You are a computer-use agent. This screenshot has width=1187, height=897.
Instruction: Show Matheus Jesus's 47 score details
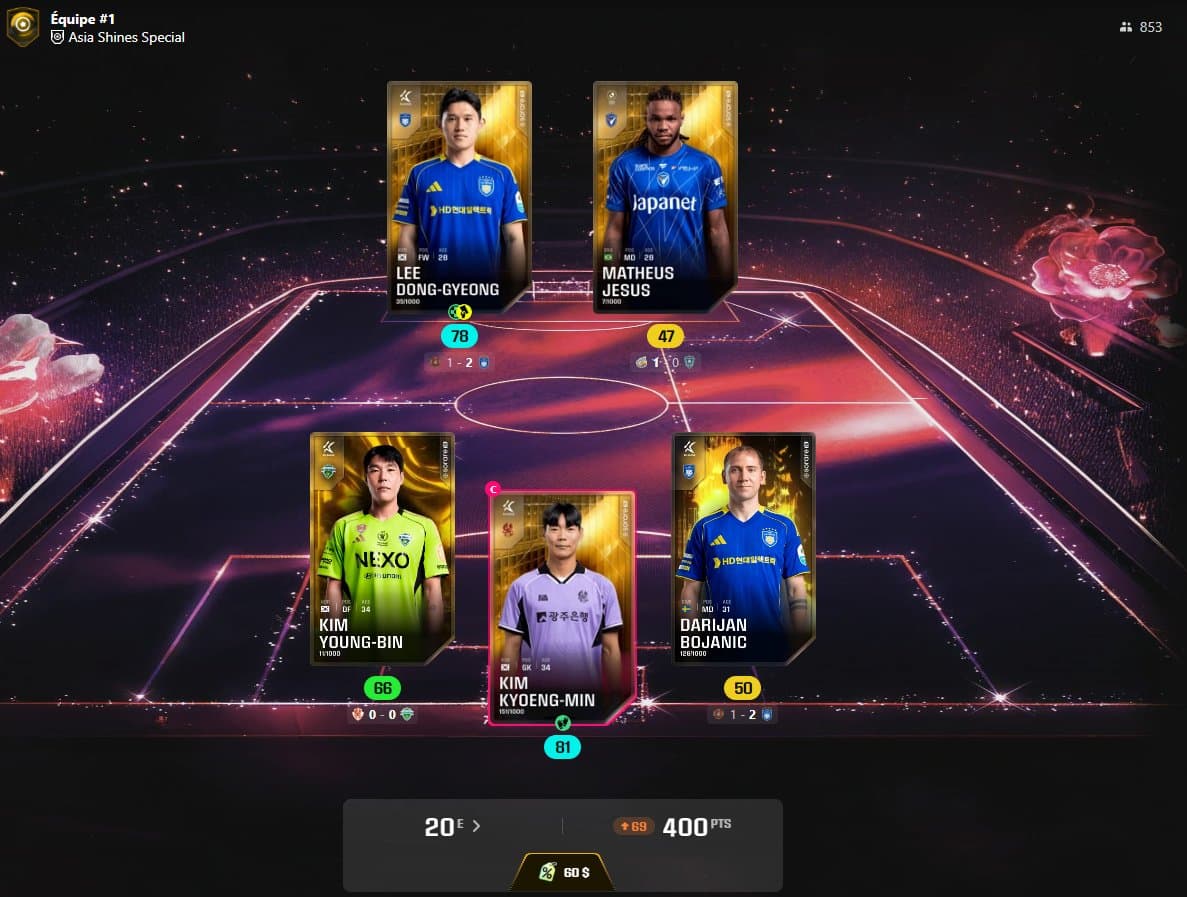pyautogui.click(x=666, y=336)
